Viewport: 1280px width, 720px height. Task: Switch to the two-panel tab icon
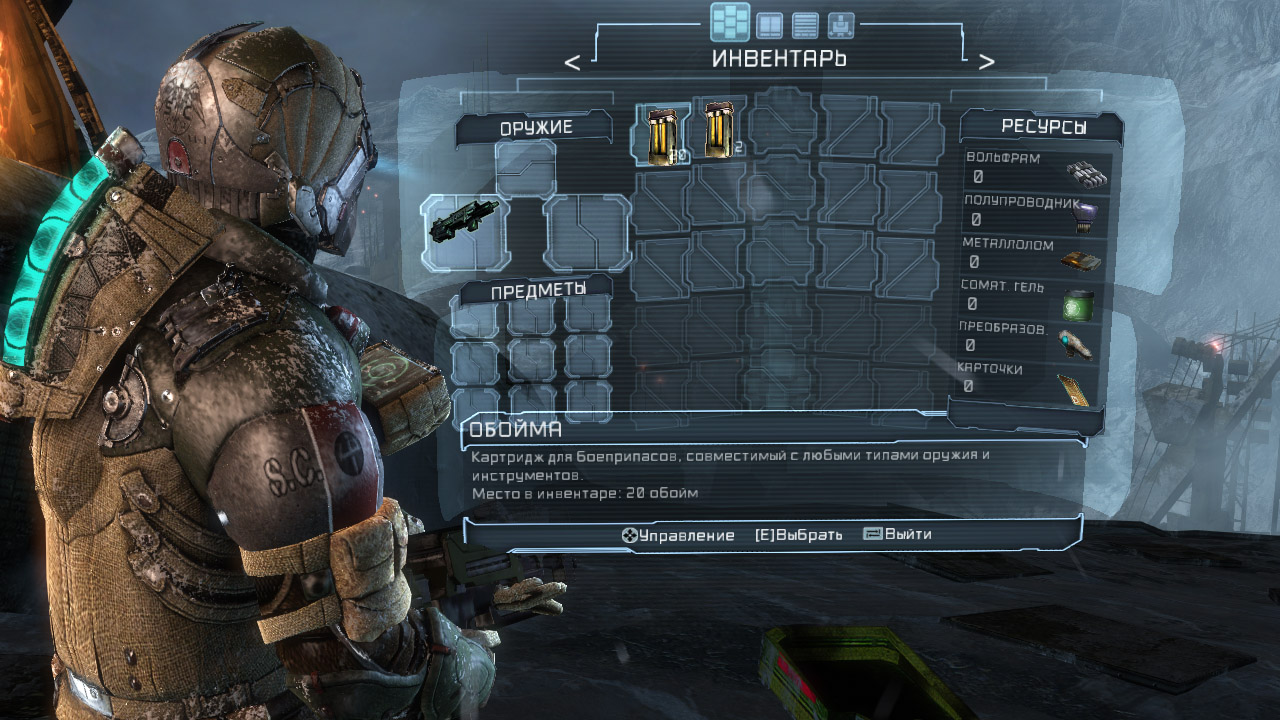coord(769,25)
